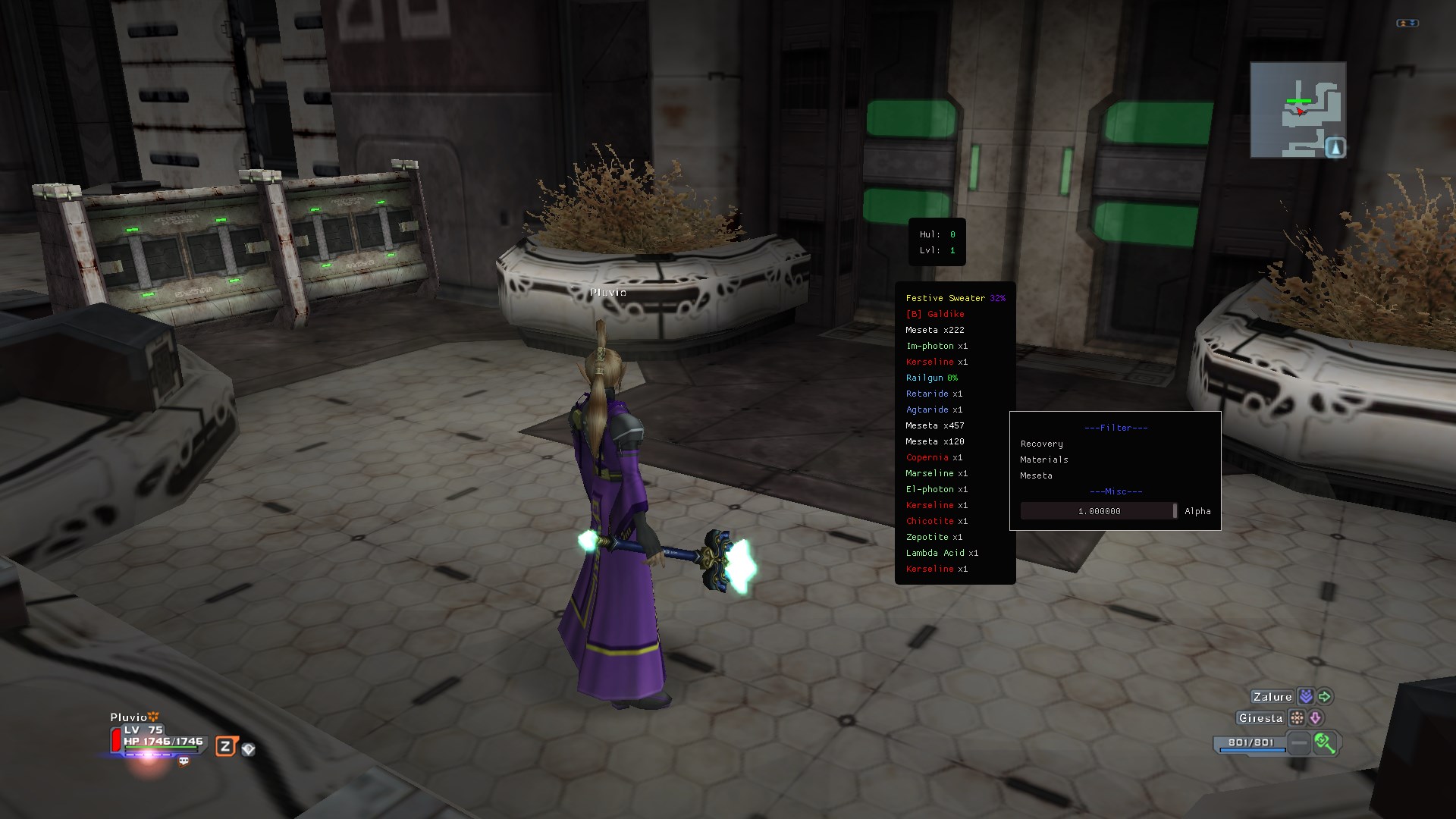Activate the Giresta technique icon
Viewport: 1456px width, 819px height.
pos(1298,717)
